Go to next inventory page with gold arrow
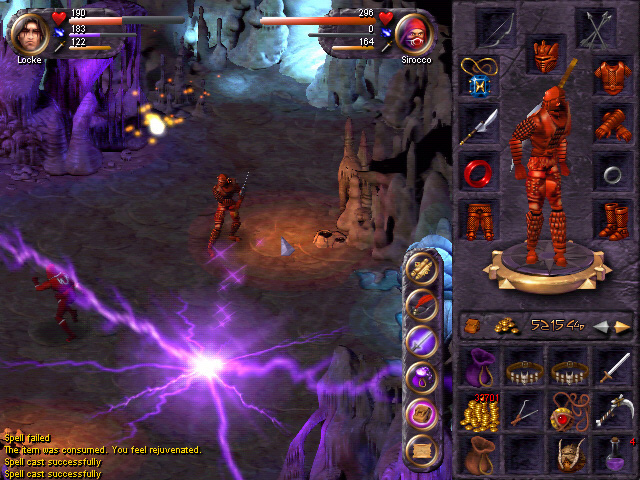The width and height of the screenshot is (640, 480). 623,327
